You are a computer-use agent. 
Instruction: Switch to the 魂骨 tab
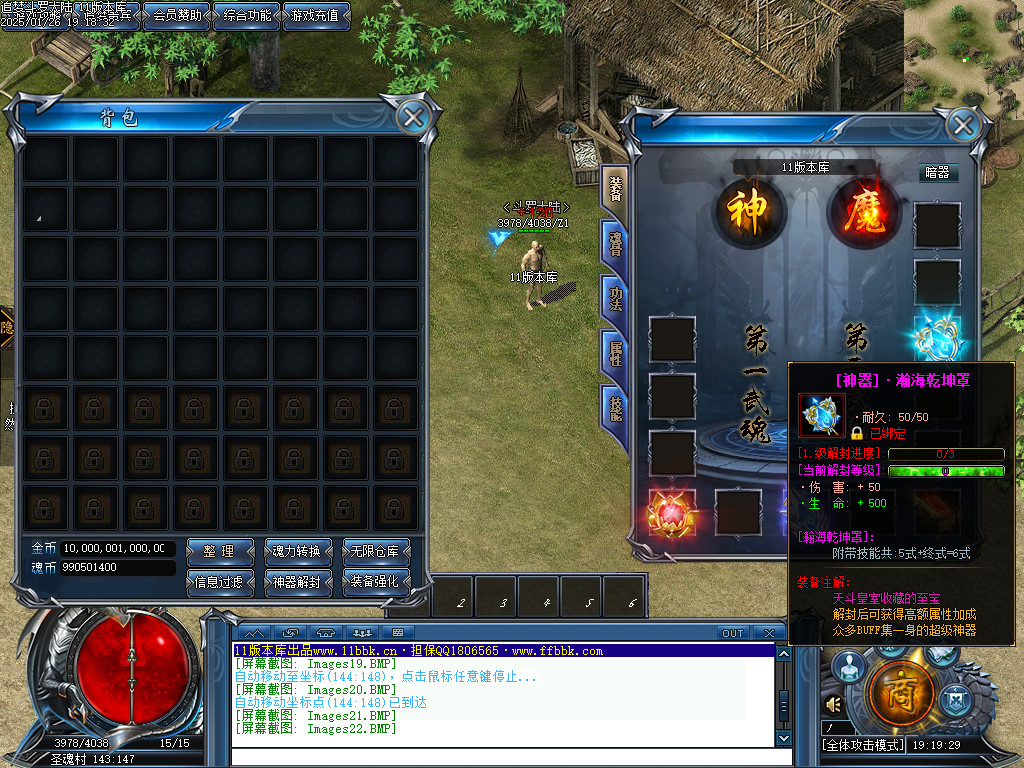pyautogui.click(x=614, y=244)
